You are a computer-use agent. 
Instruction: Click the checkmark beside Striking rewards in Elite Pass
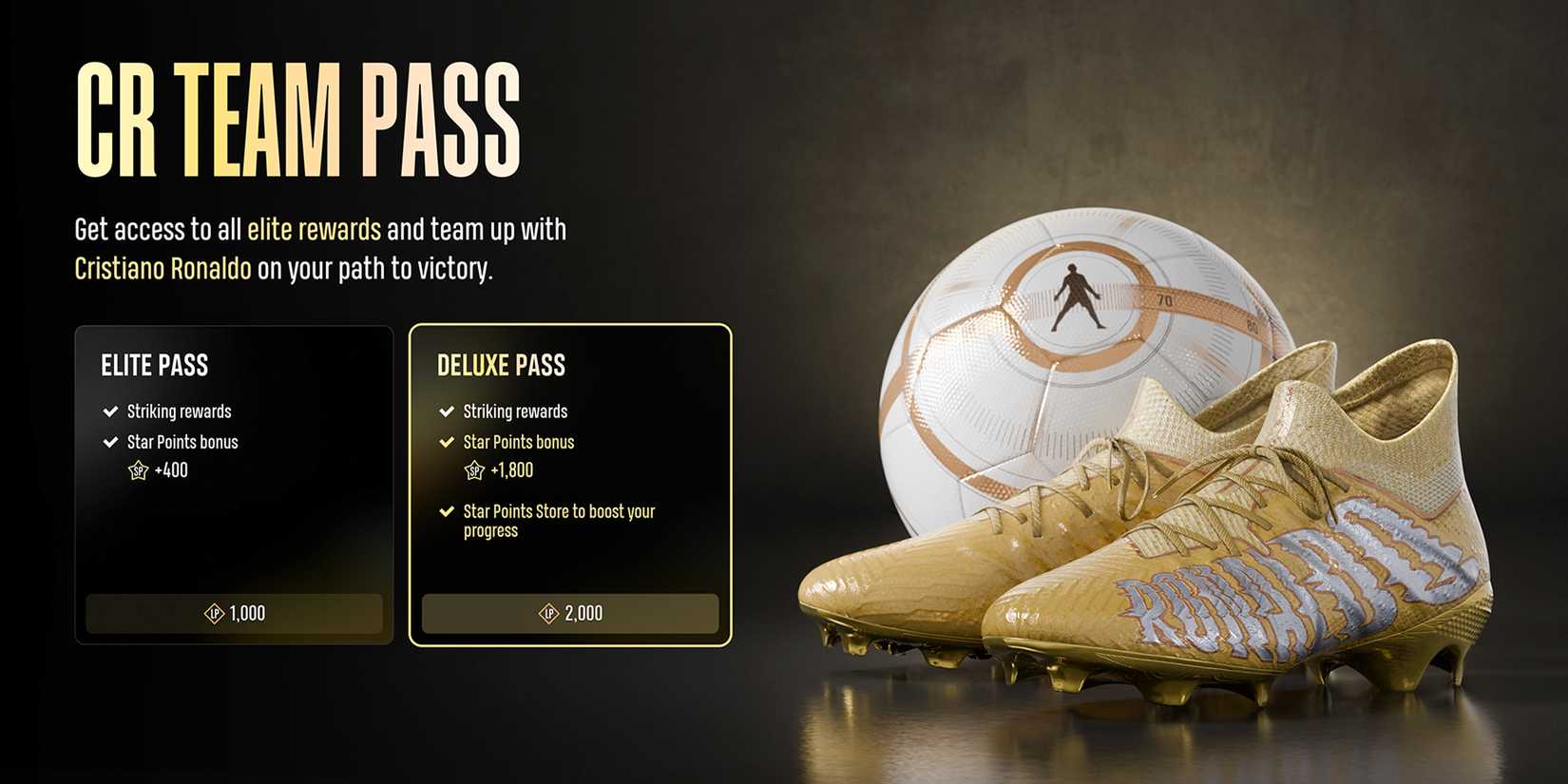107,411
